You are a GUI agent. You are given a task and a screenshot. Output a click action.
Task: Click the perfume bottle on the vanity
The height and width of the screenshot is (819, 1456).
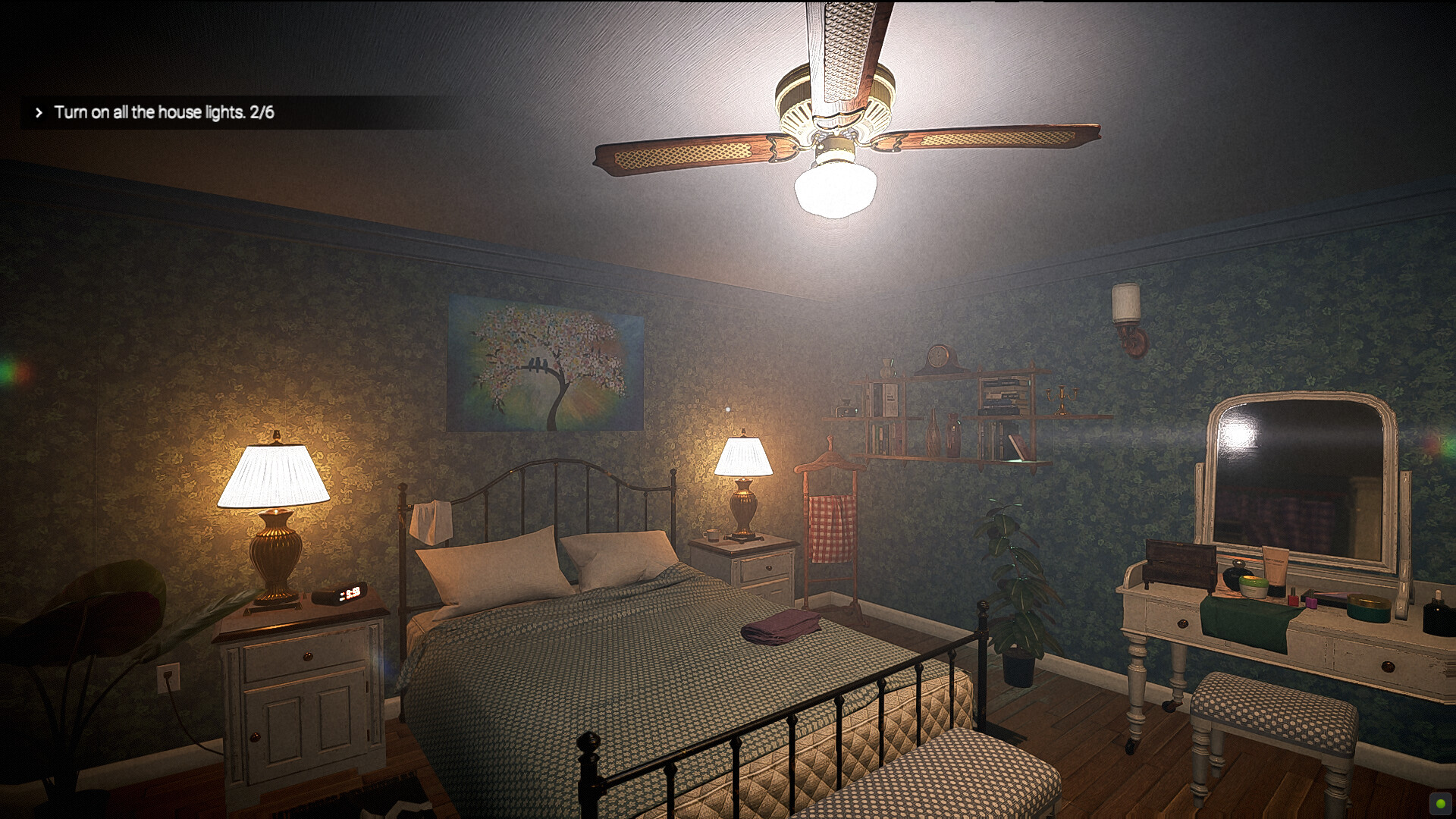[x=1237, y=569]
